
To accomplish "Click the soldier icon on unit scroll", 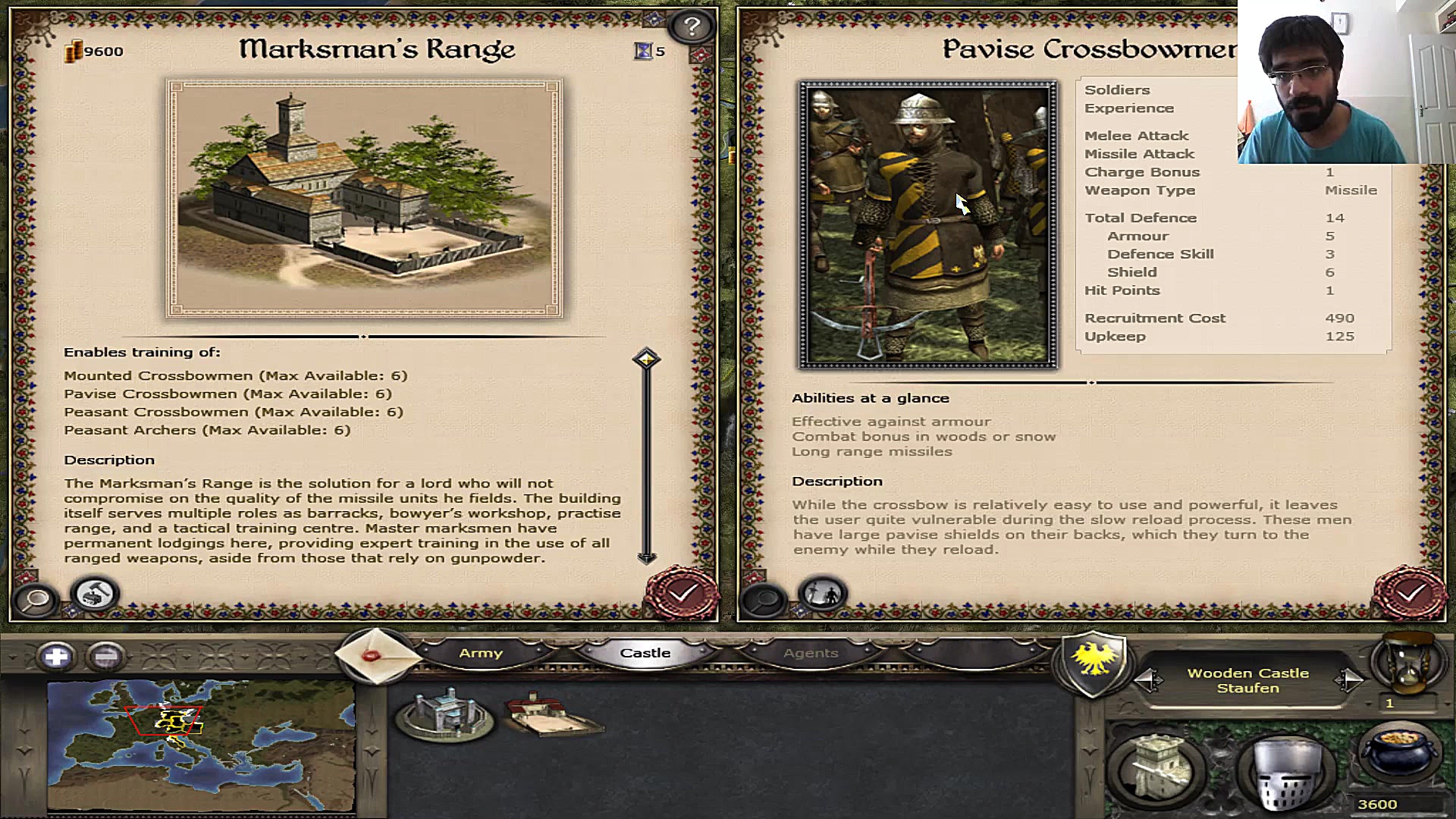I will click(x=823, y=594).
